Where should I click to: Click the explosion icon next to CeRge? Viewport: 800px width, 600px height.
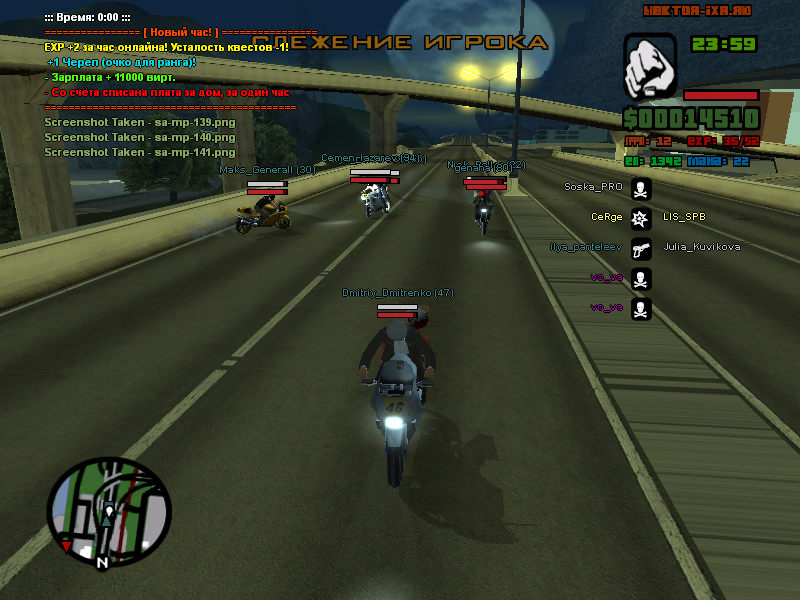coord(641,217)
